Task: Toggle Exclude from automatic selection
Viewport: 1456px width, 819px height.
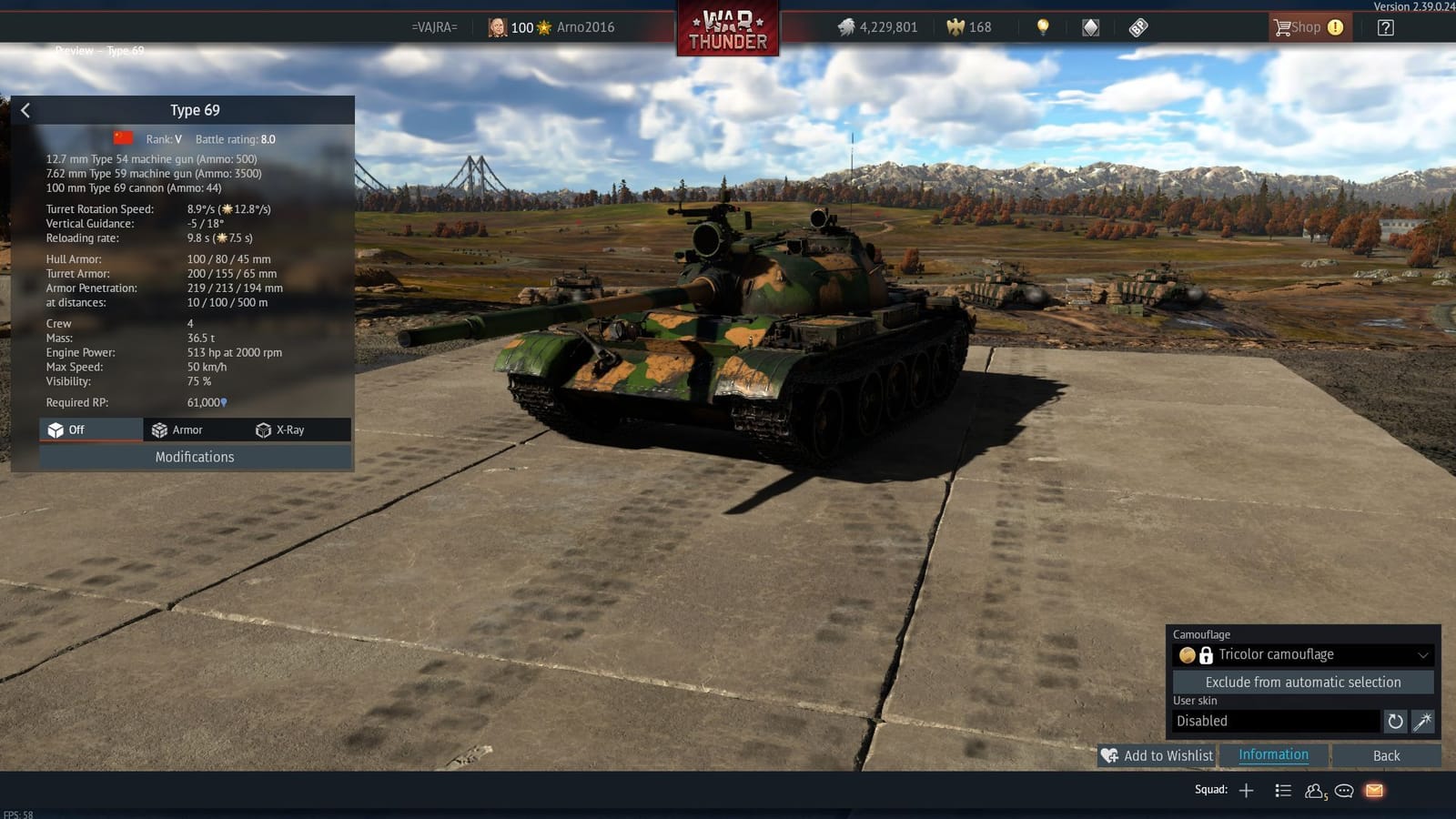Action: (x=1303, y=682)
